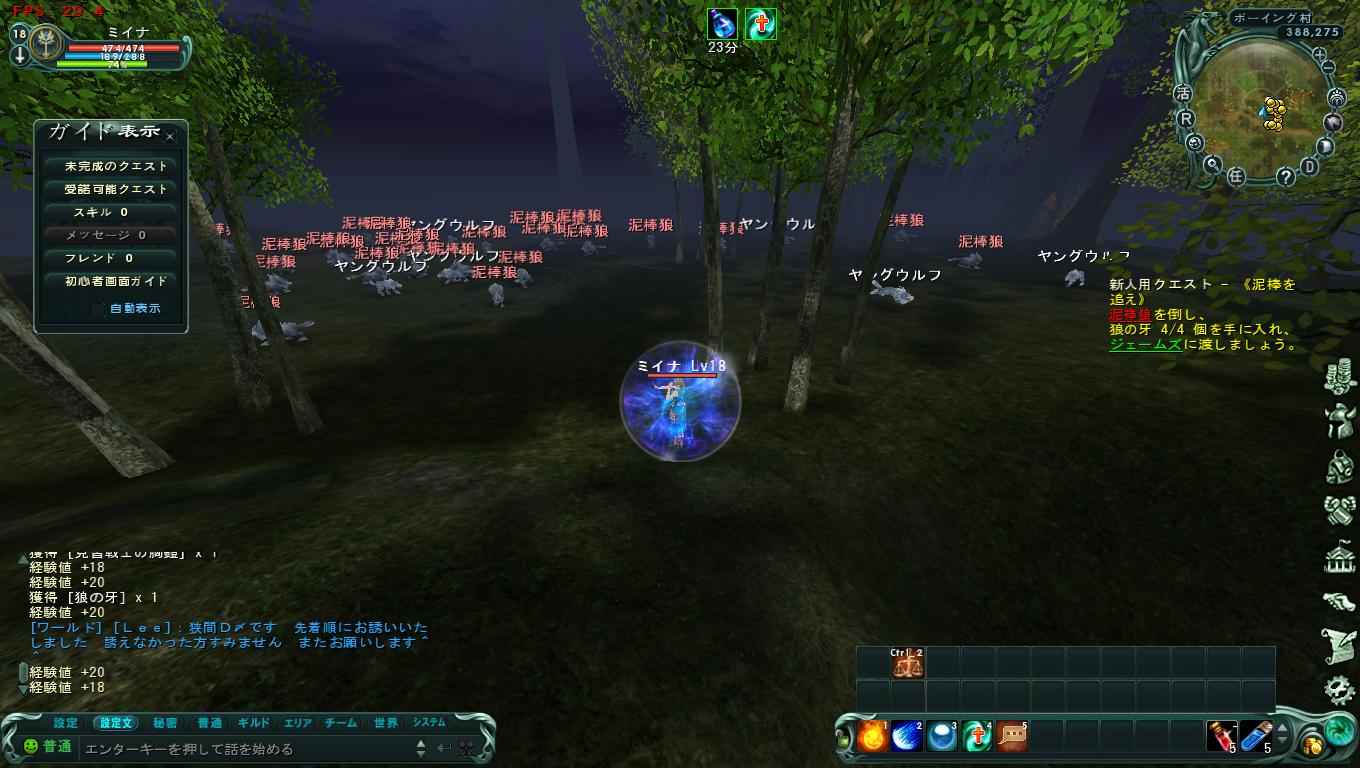Viewport: 1360px width, 768px height.
Task: Use the blue ice shard skill
Action: click(x=906, y=737)
